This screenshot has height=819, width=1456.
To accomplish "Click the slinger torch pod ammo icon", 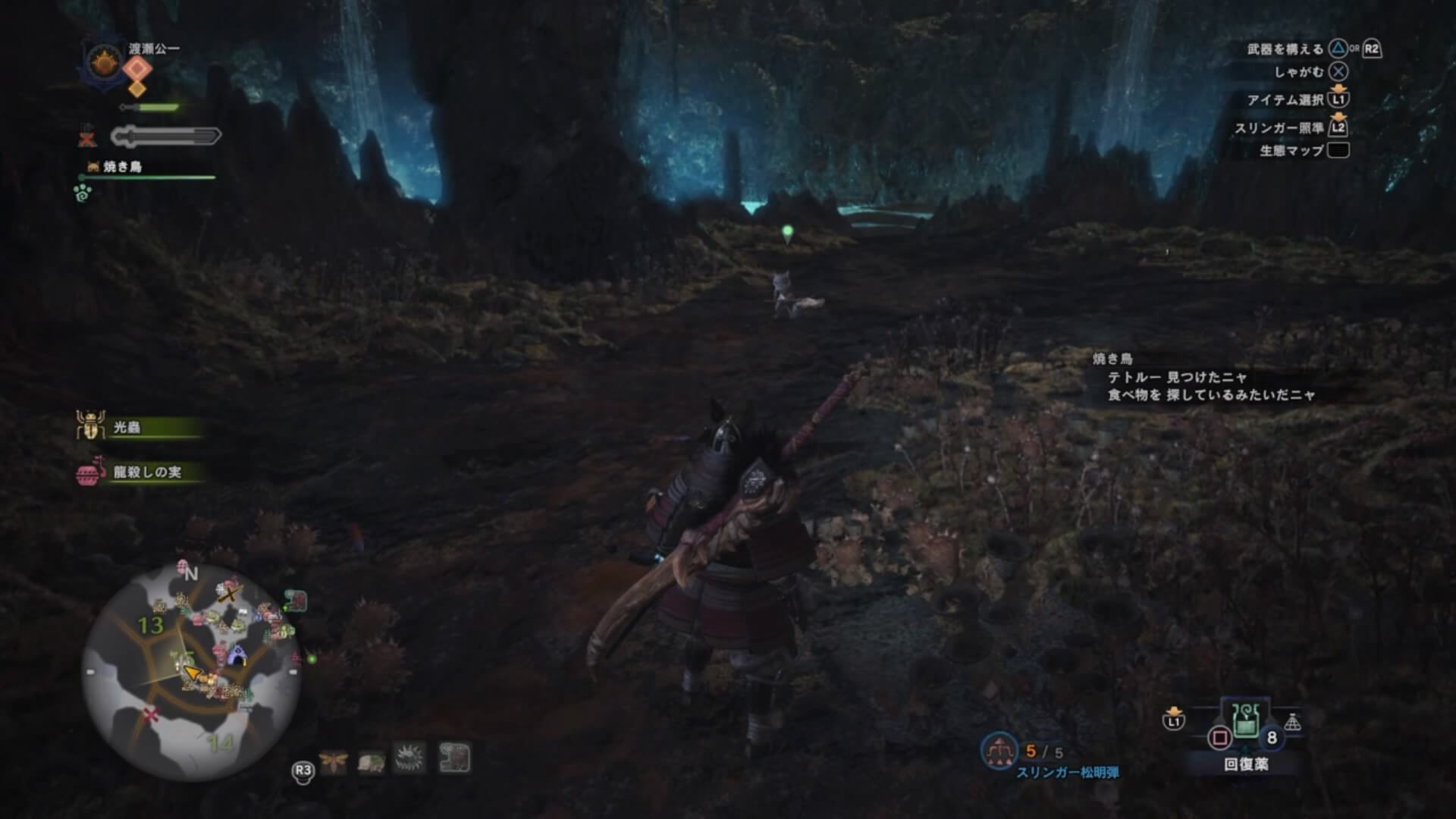I will [x=999, y=750].
